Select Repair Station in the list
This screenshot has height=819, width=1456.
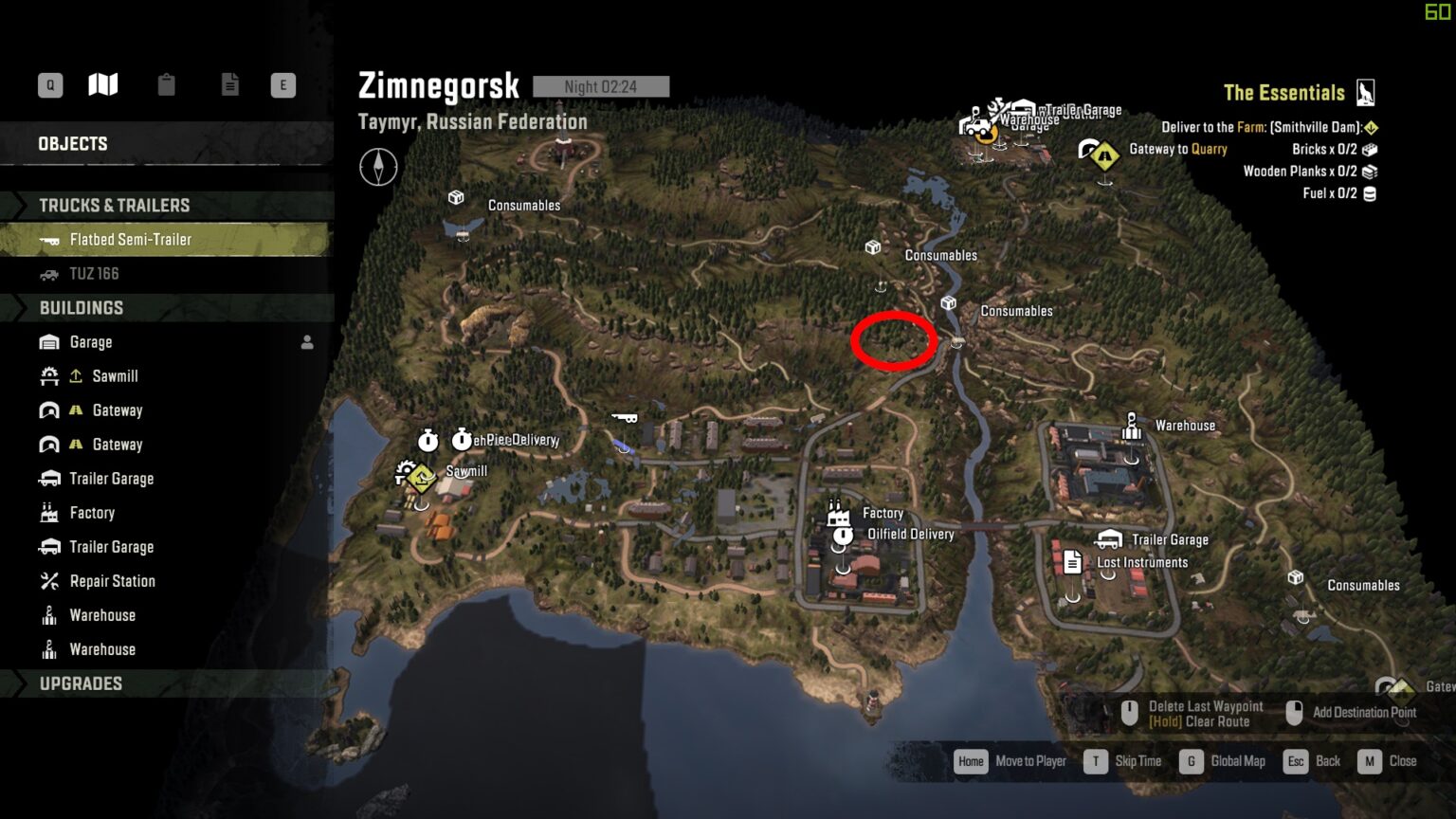112,581
